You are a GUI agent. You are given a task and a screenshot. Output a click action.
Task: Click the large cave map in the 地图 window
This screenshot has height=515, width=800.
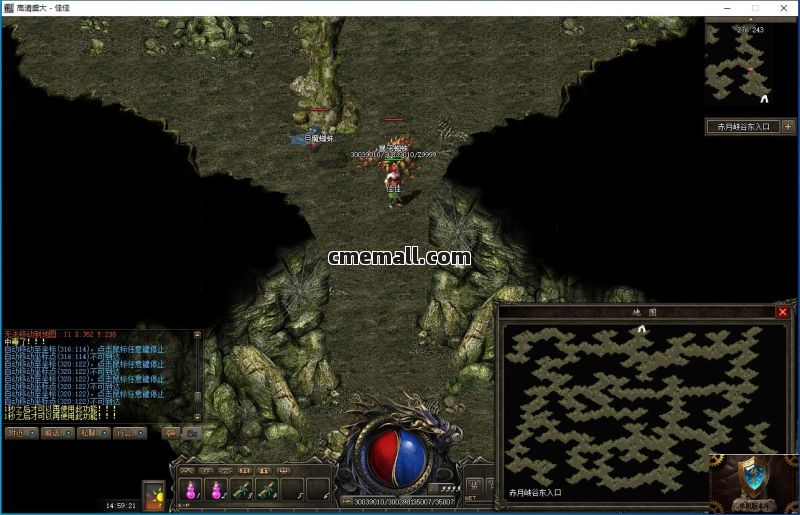pos(640,400)
